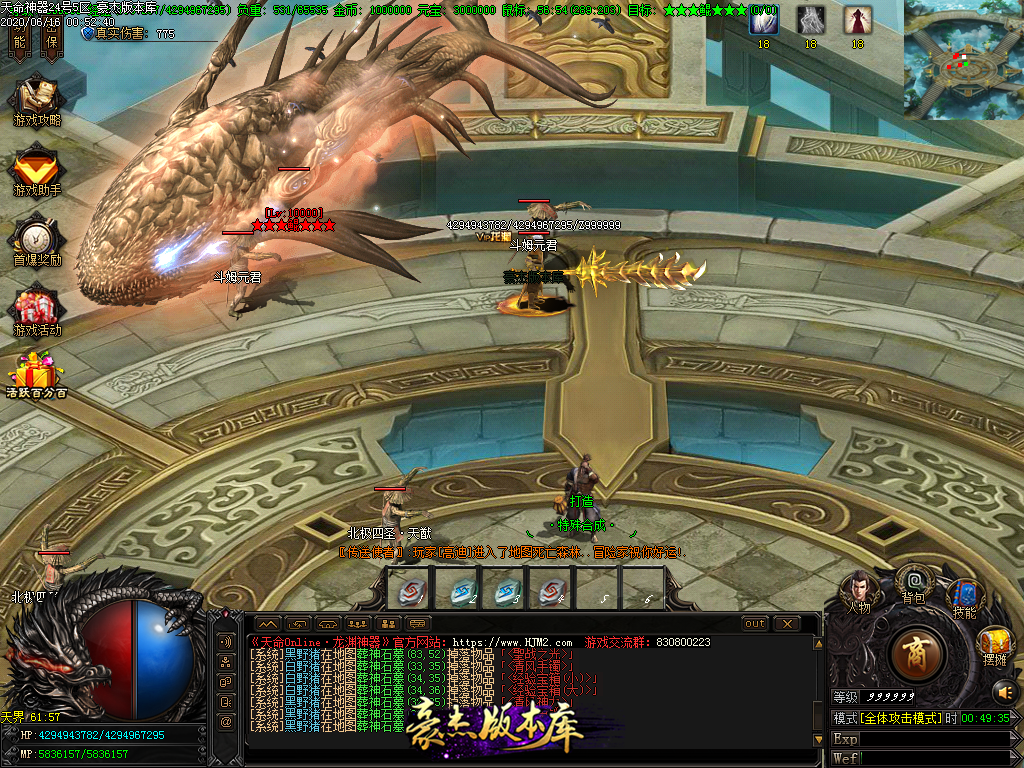The image size is (1024, 768).
Task: Open the 背包 backpack inventory
Action: tap(913, 581)
